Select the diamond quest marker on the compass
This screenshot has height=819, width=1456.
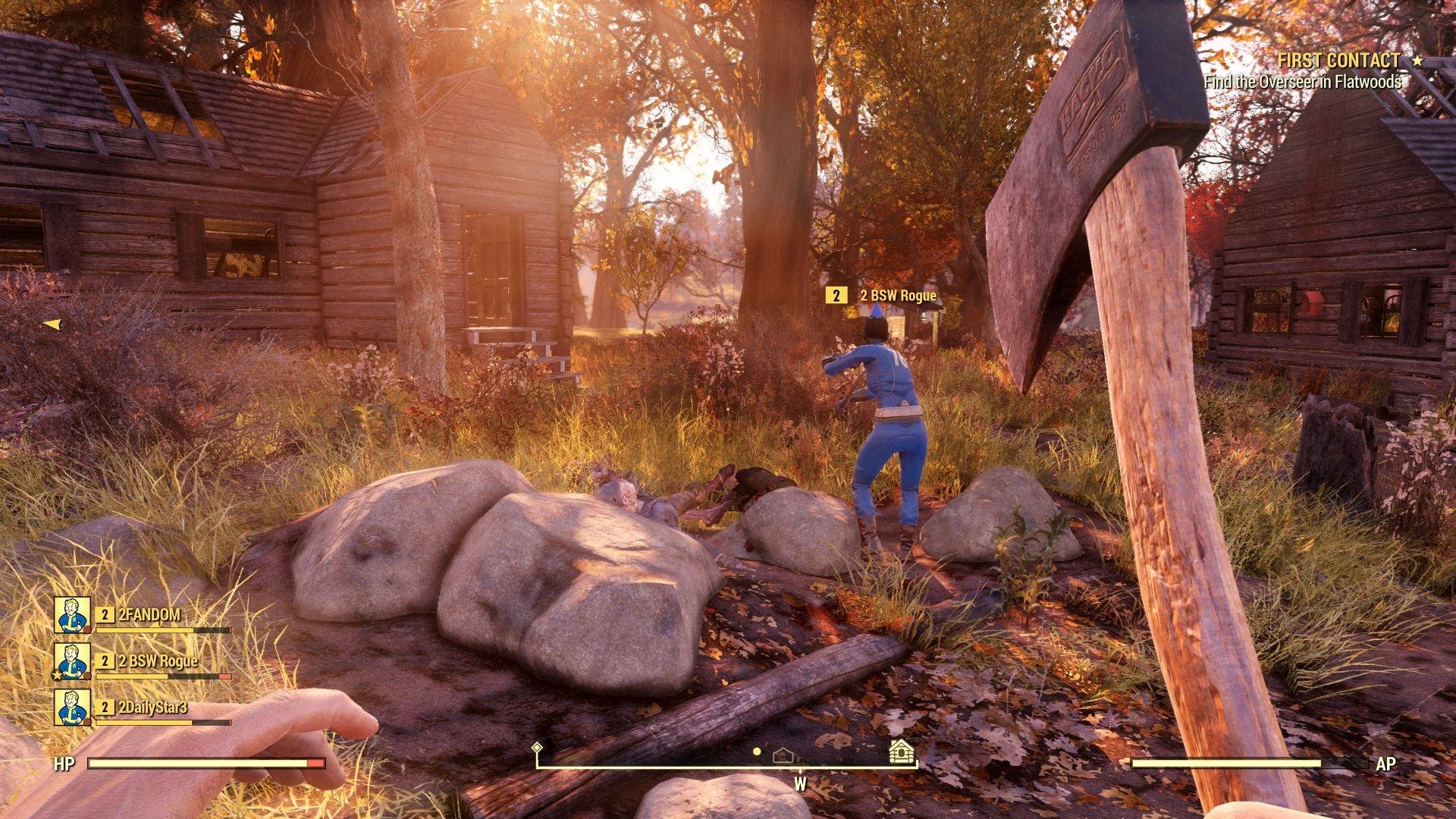[537, 748]
